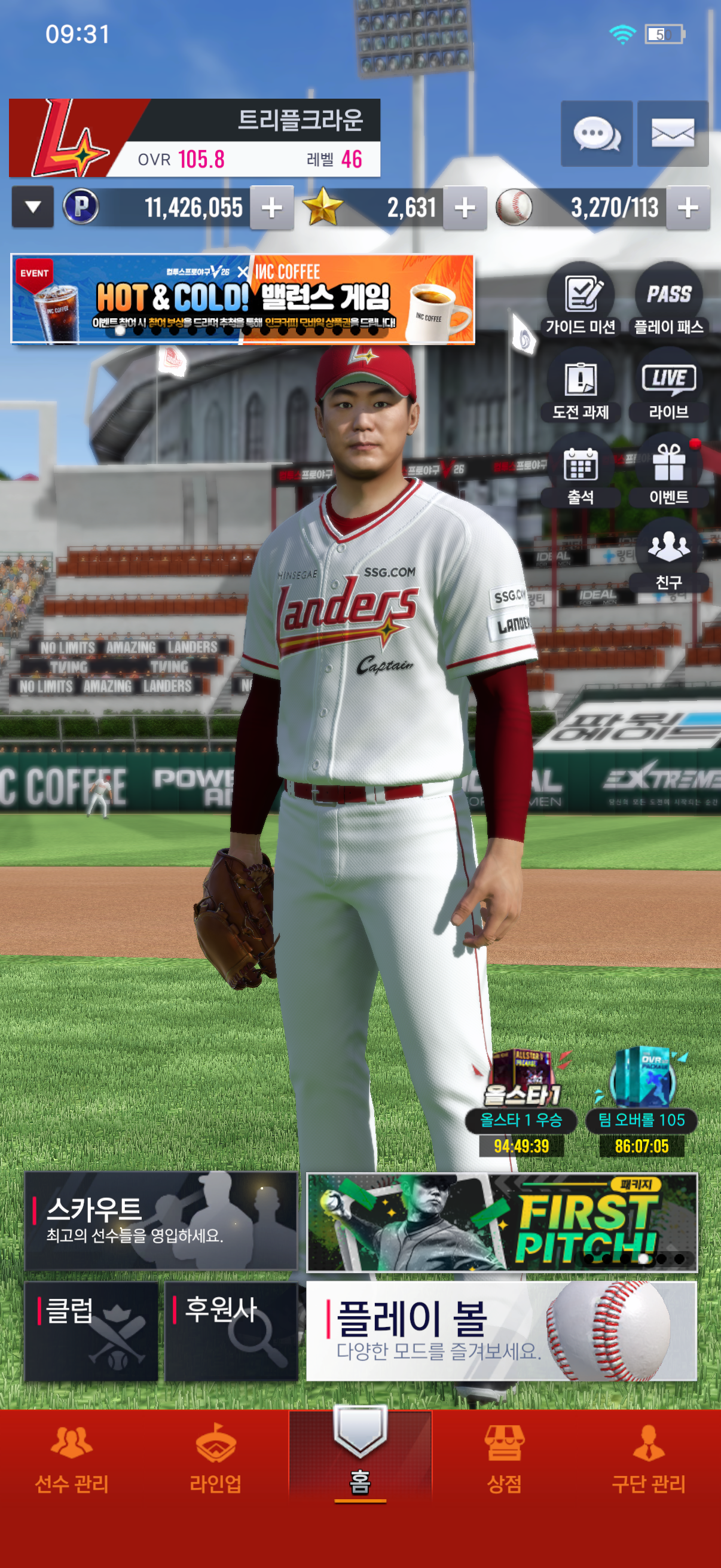Add more P points with plus button
The width and height of the screenshot is (721, 1568).
pyautogui.click(x=271, y=208)
